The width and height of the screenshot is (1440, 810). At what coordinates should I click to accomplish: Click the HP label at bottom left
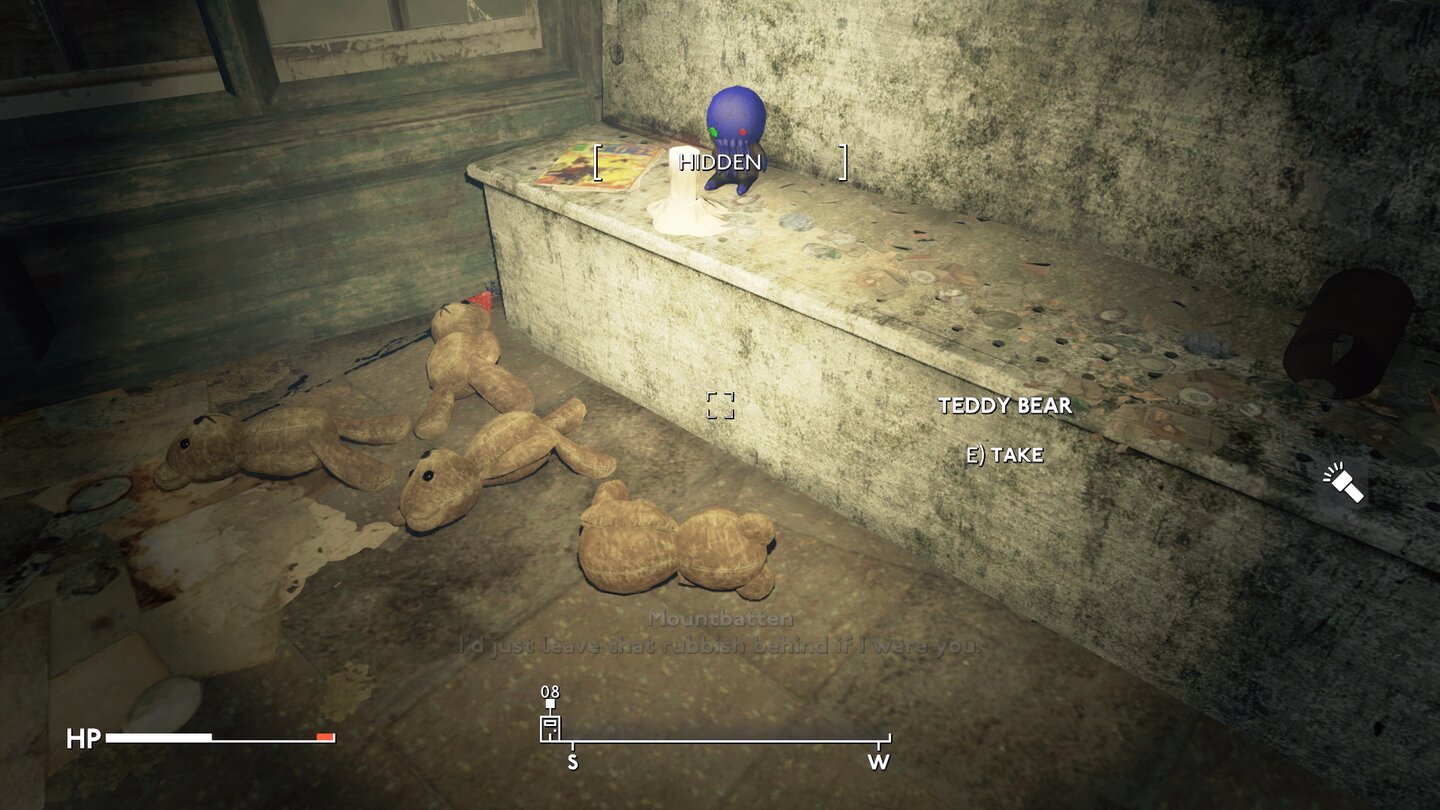pyautogui.click(x=85, y=740)
